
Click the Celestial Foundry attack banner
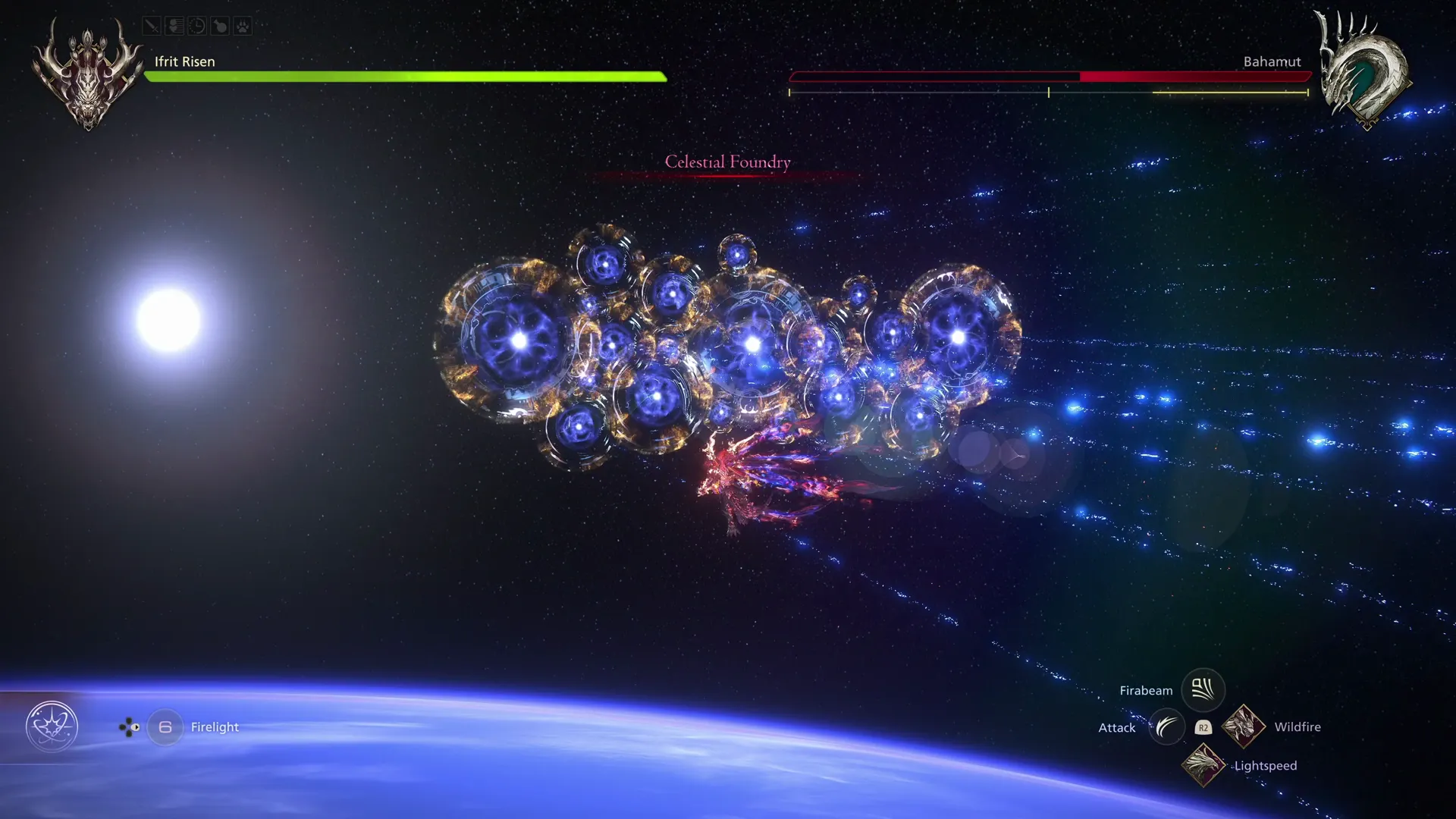point(726,162)
